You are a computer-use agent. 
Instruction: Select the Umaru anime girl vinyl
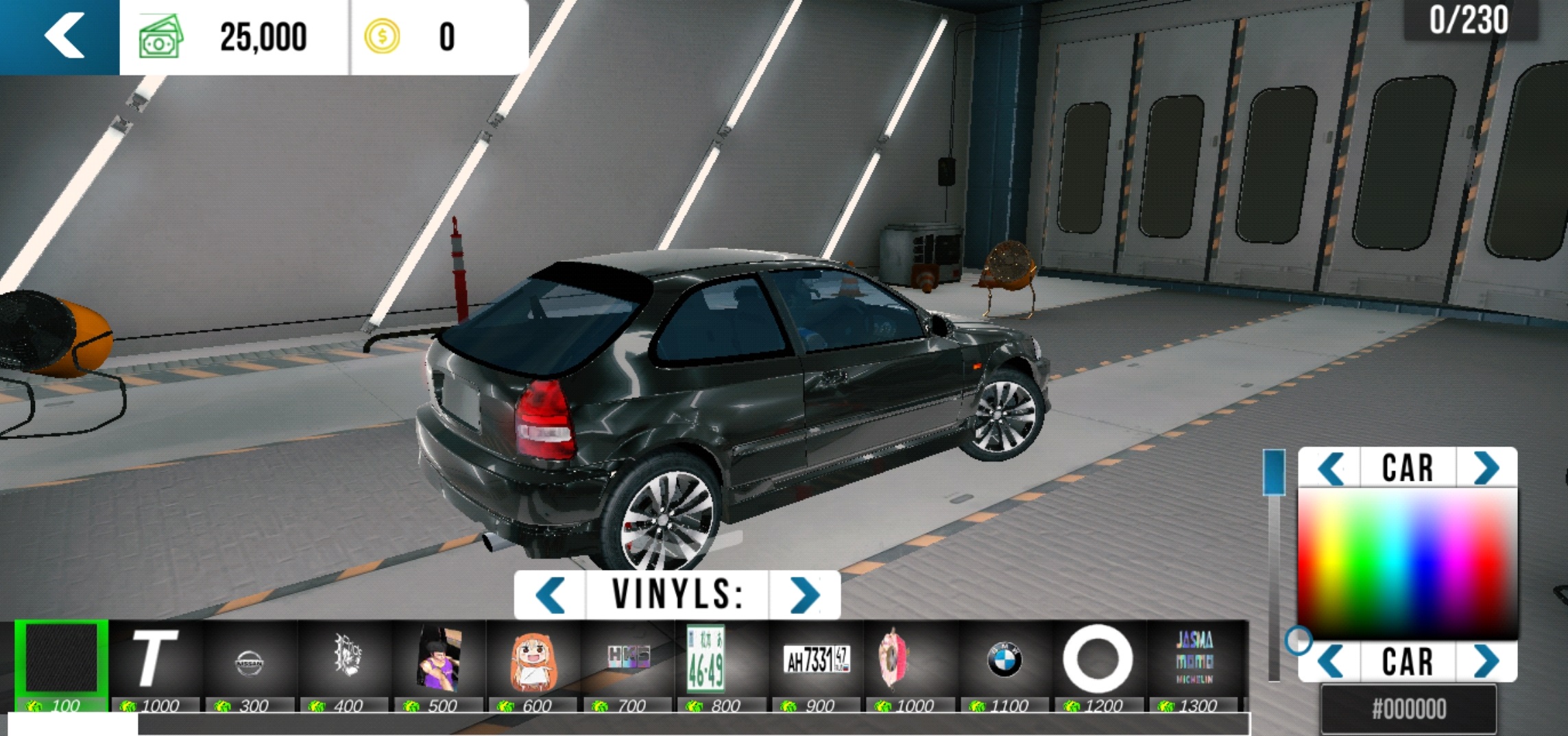pos(533,661)
